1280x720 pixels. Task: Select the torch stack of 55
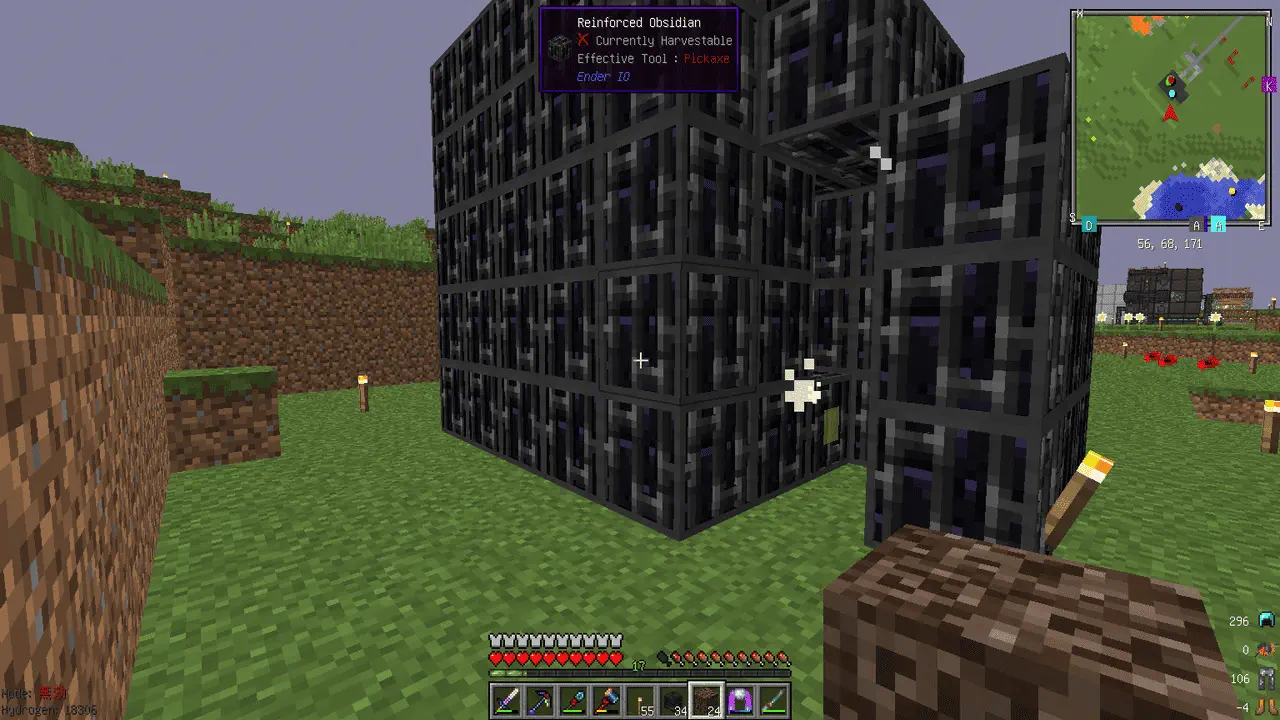(641, 701)
